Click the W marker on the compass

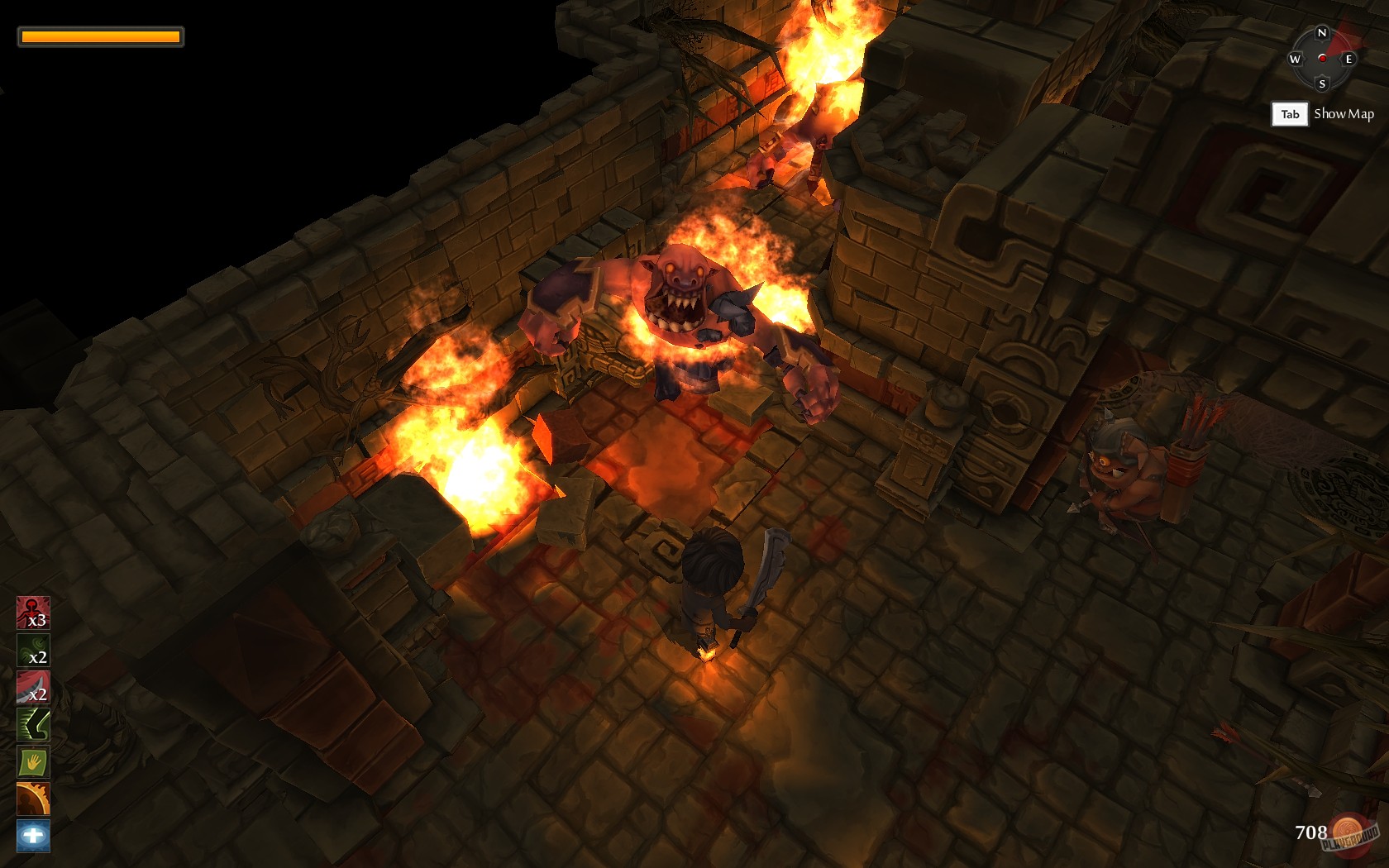[x=1294, y=59]
